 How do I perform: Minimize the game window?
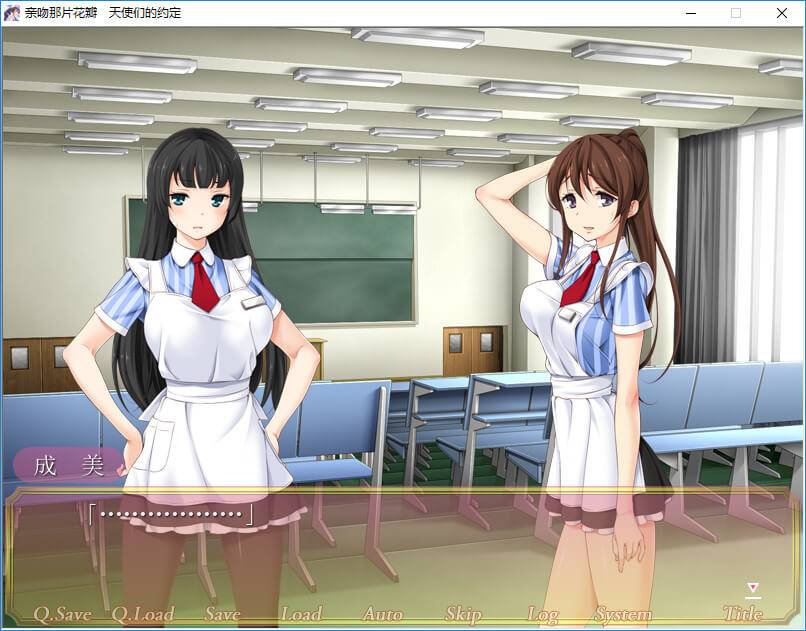point(690,13)
